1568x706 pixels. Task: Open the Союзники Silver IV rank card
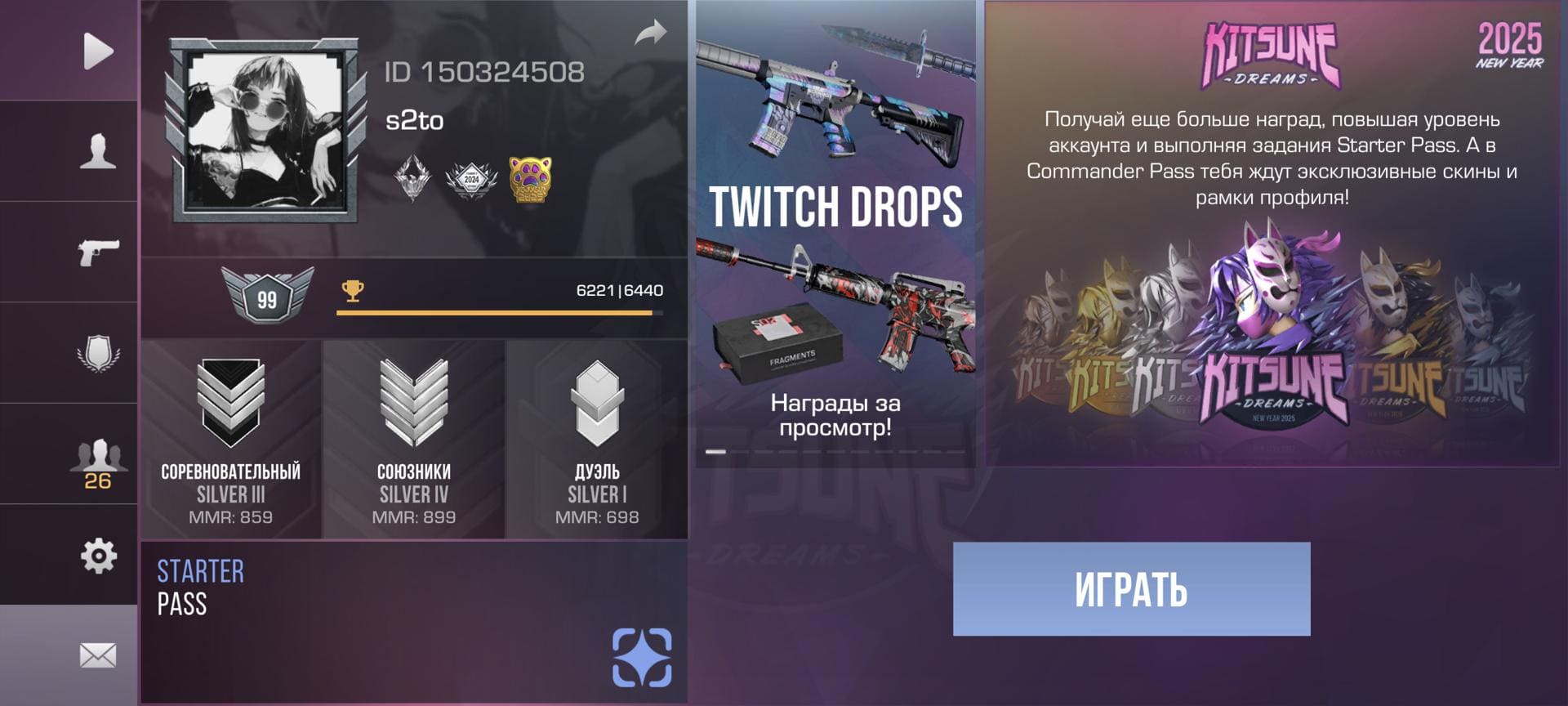point(414,440)
